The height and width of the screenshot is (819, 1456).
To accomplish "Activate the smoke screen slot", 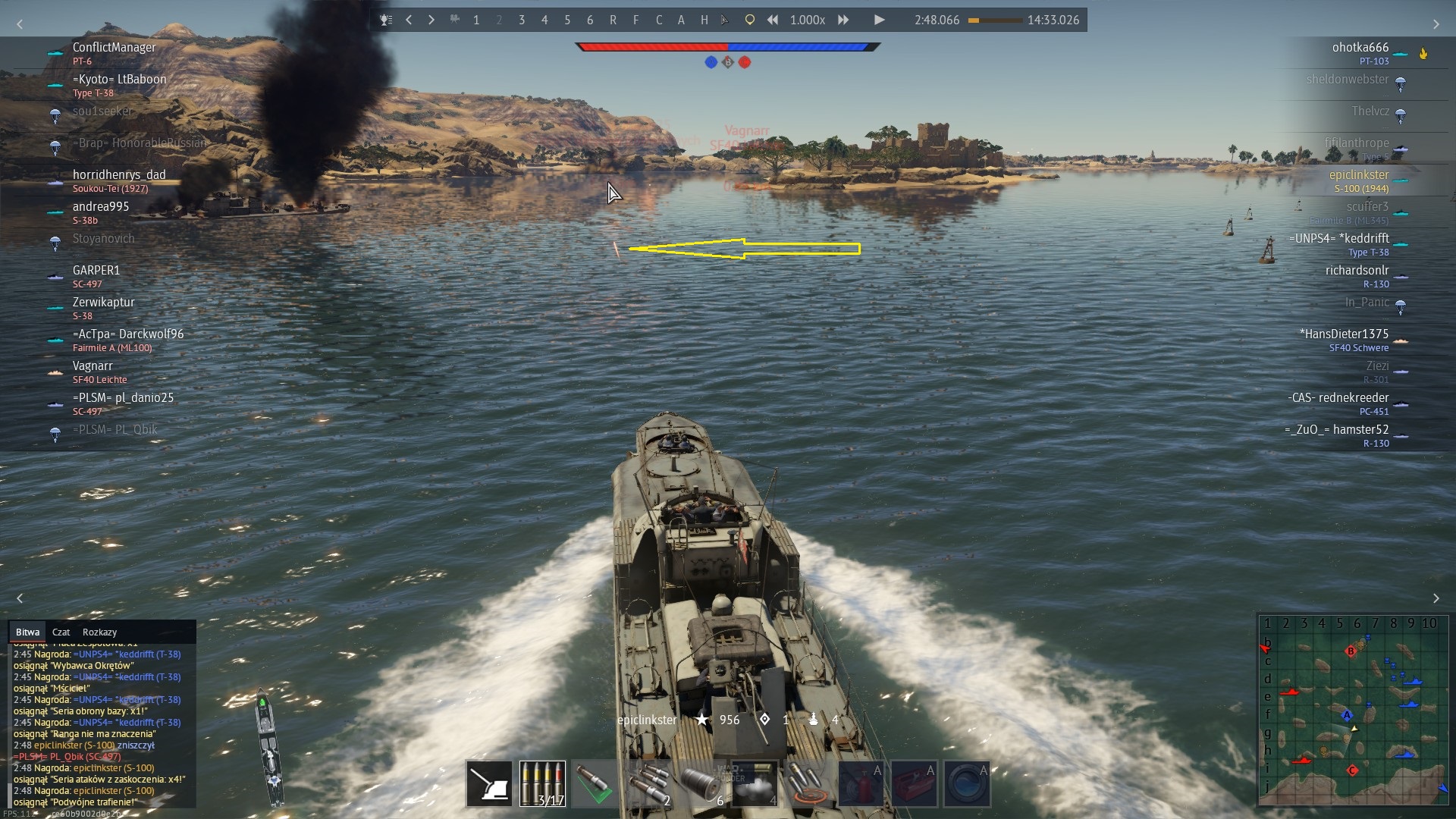I will [x=755, y=783].
